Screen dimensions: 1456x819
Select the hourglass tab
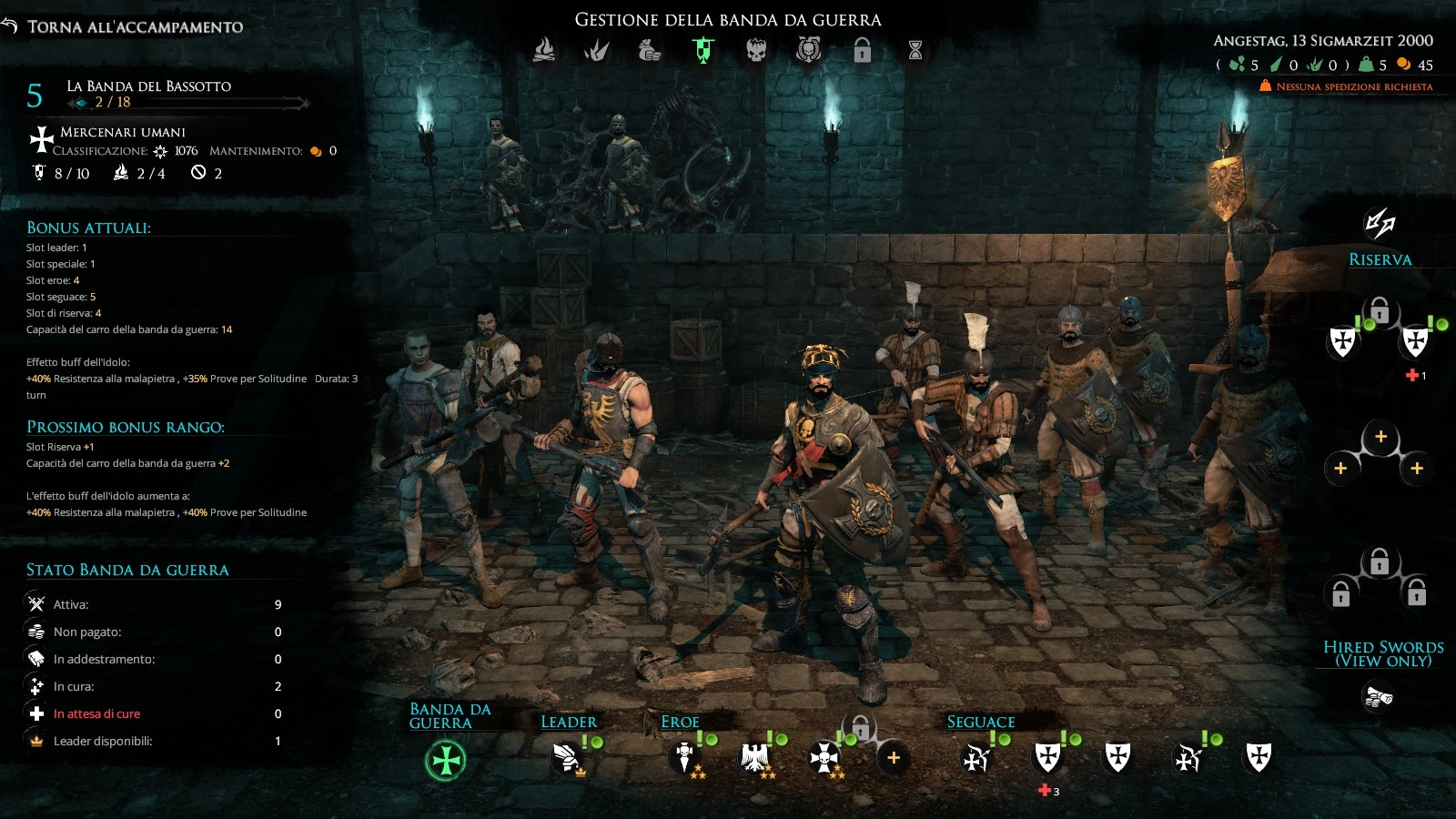(915, 50)
